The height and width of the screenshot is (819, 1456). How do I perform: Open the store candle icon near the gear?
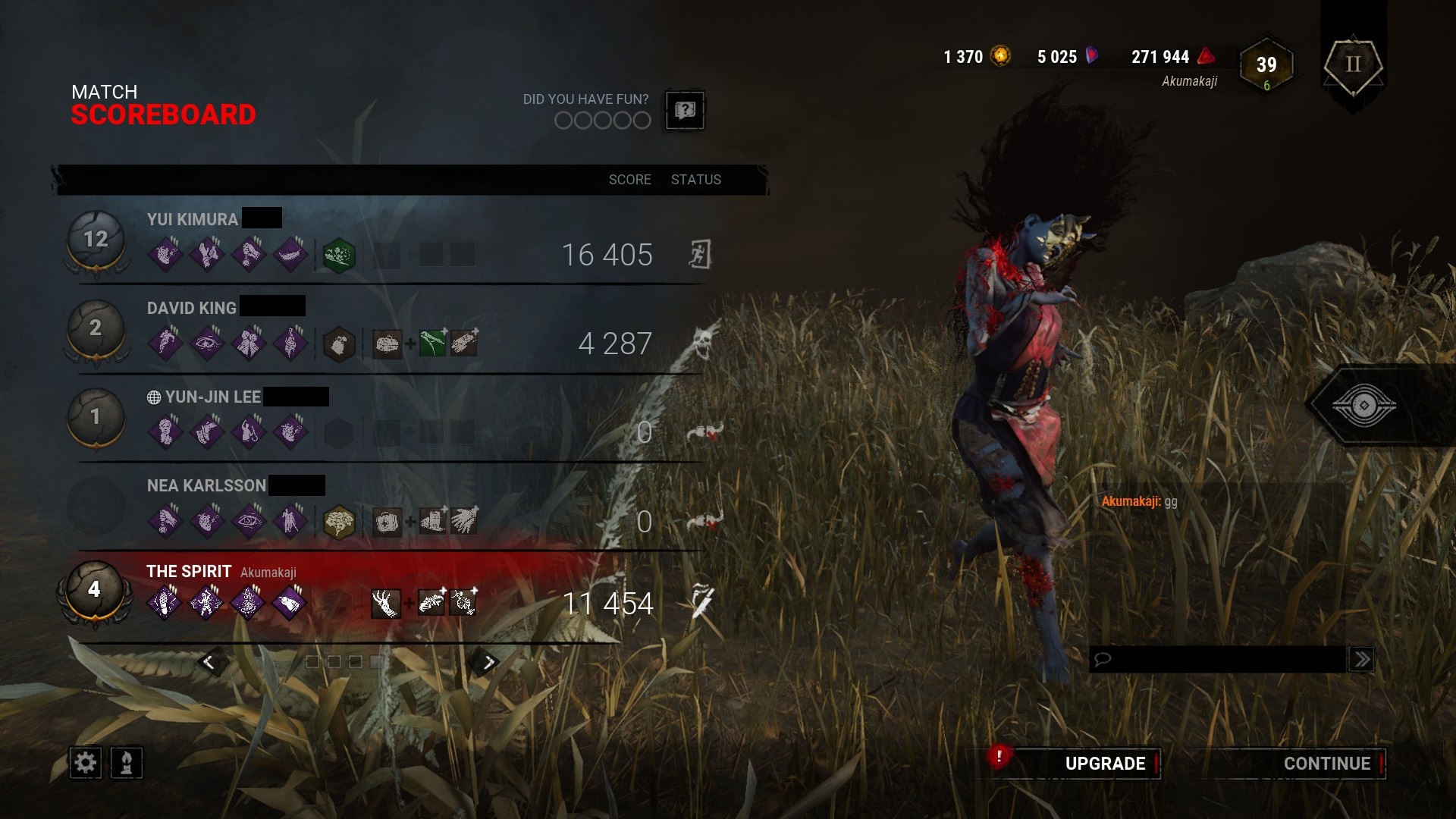[x=124, y=764]
